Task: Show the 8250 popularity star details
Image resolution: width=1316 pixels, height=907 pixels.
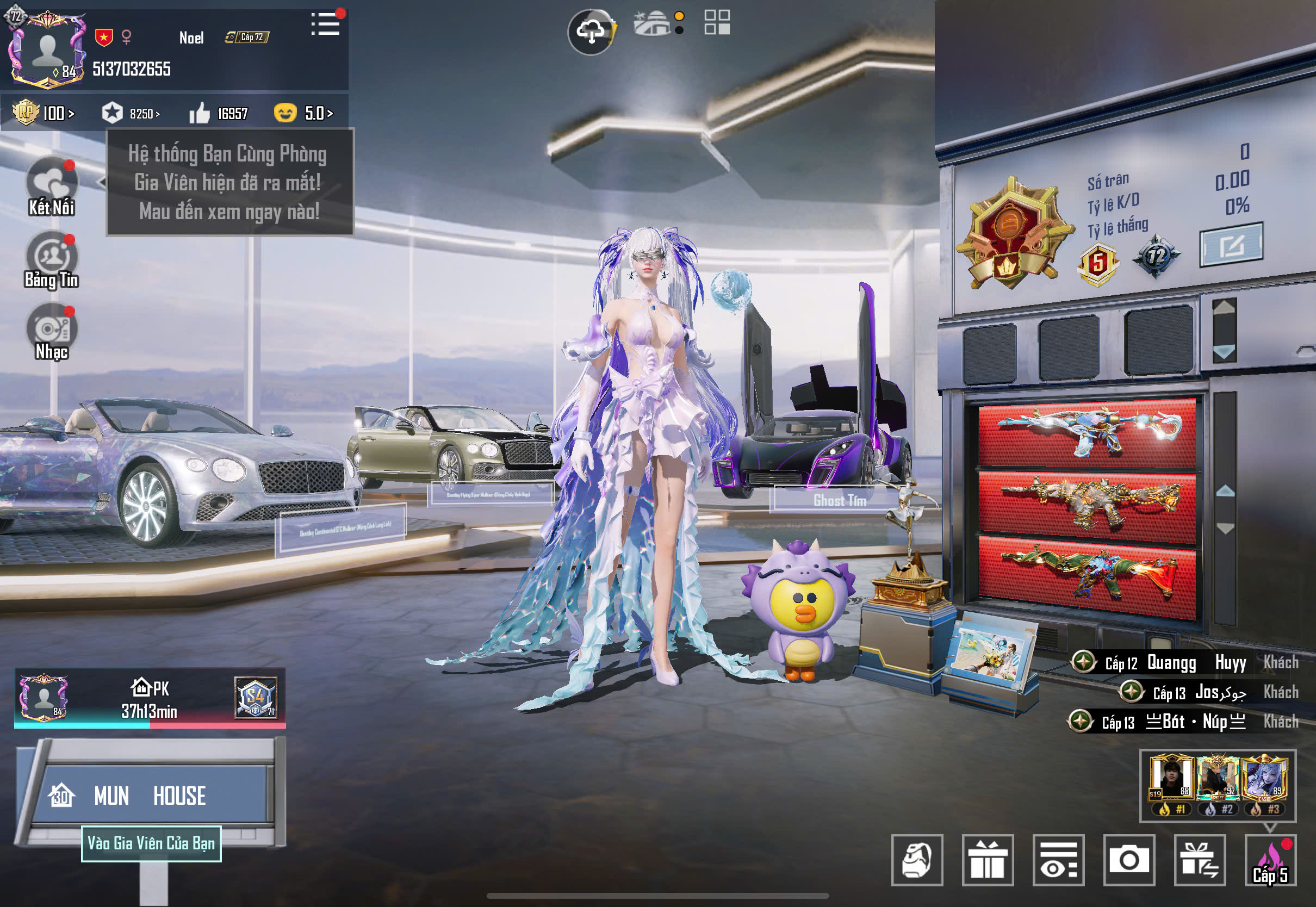Action: [x=131, y=113]
